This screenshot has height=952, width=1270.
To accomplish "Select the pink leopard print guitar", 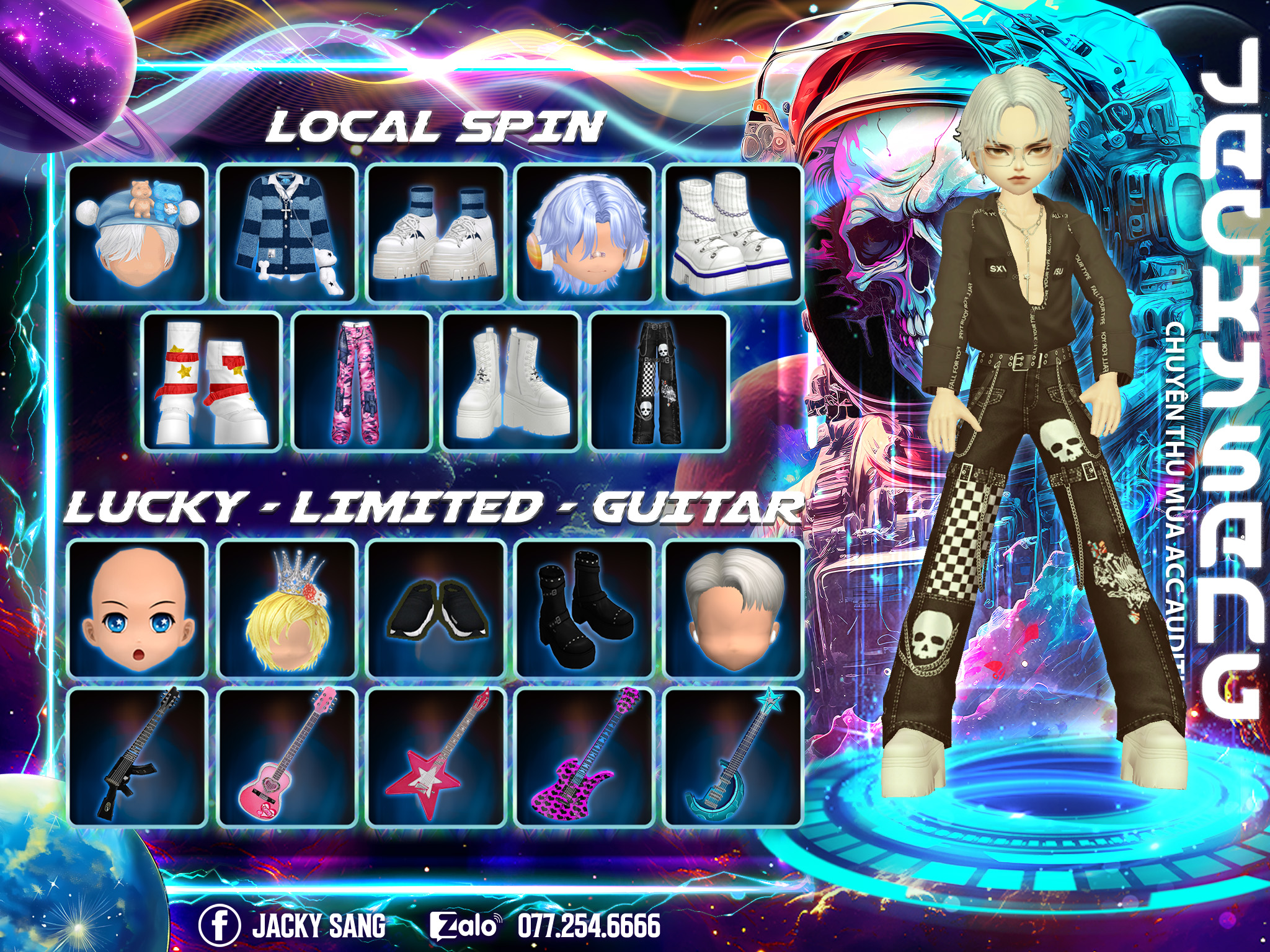I will click(x=585, y=756).
